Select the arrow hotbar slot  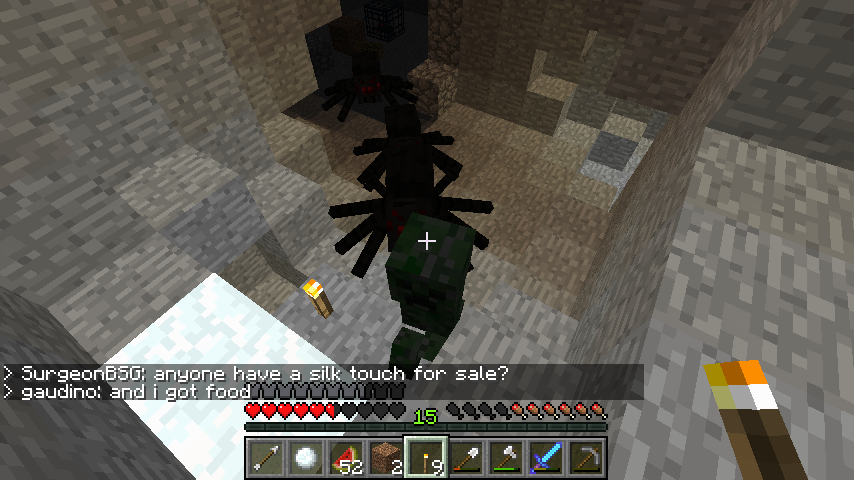pos(265,459)
